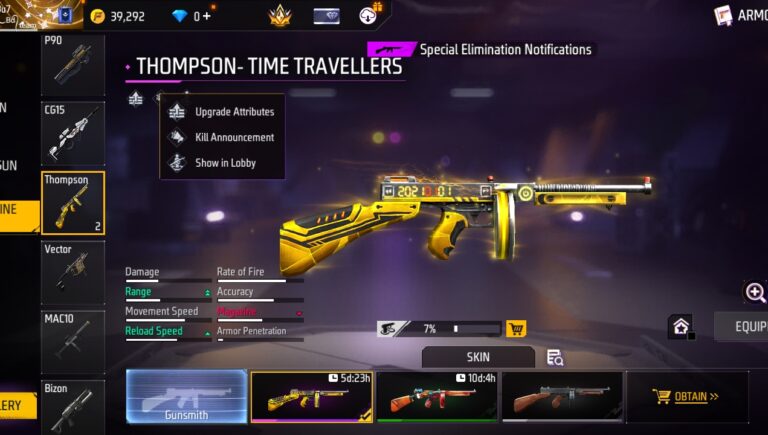The image size is (768, 435).
Task: Open the Gunsmith tile
Action: [x=186, y=396]
